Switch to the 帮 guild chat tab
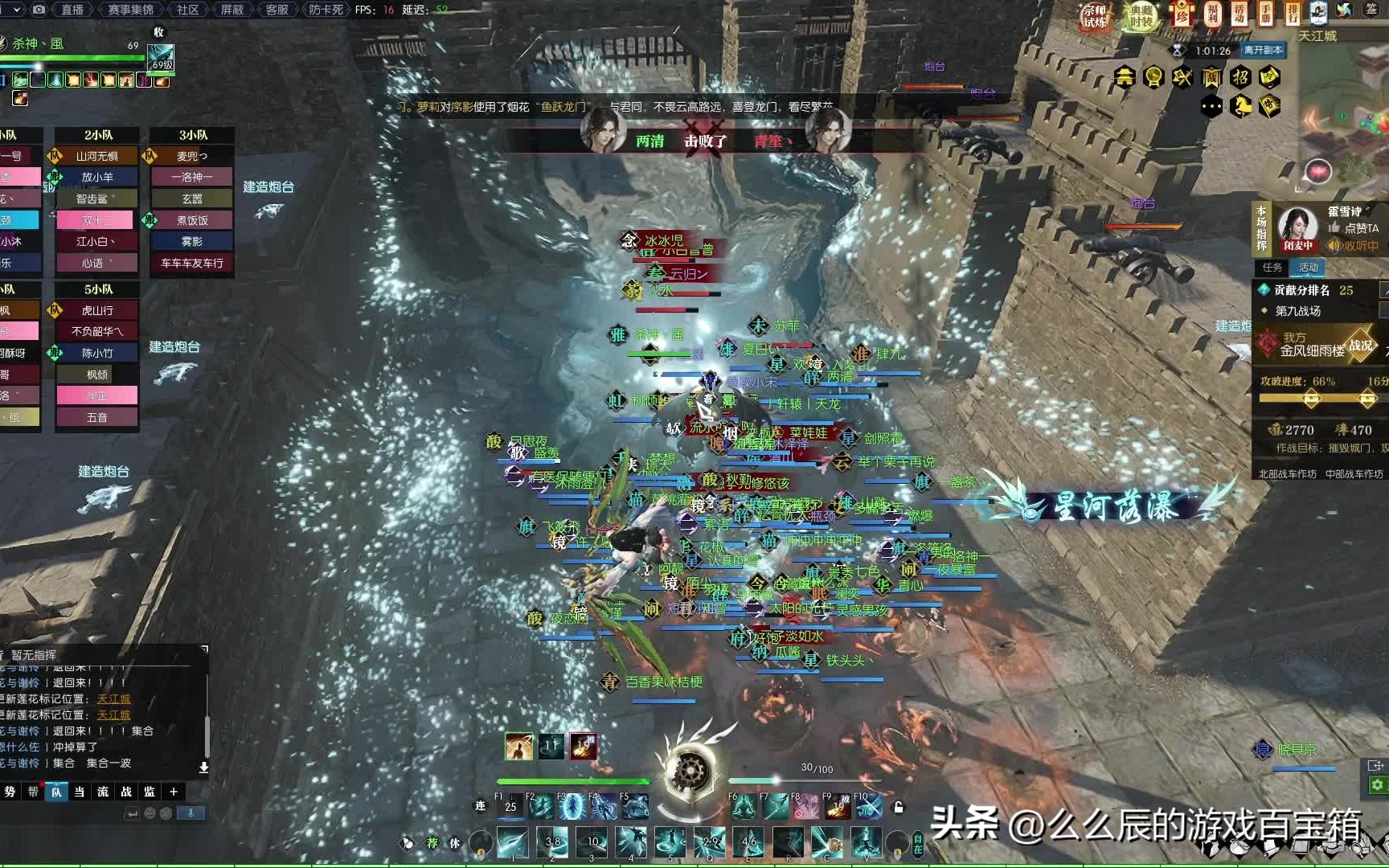Image resolution: width=1389 pixels, height=868 pixels. (x=34, y=792)
